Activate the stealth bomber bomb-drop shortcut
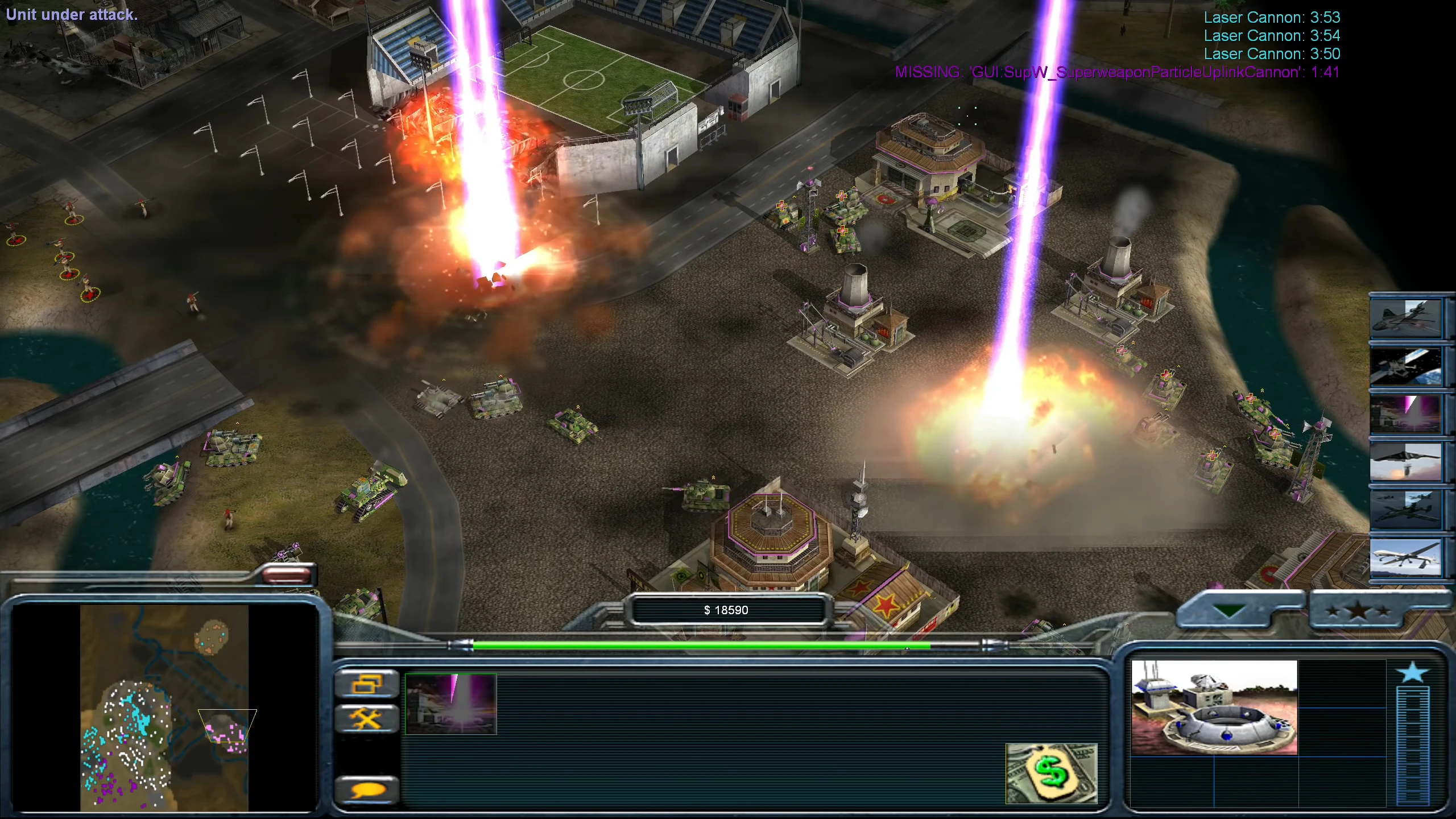This screenshot has height=819, width=1456. [1405, 462]
